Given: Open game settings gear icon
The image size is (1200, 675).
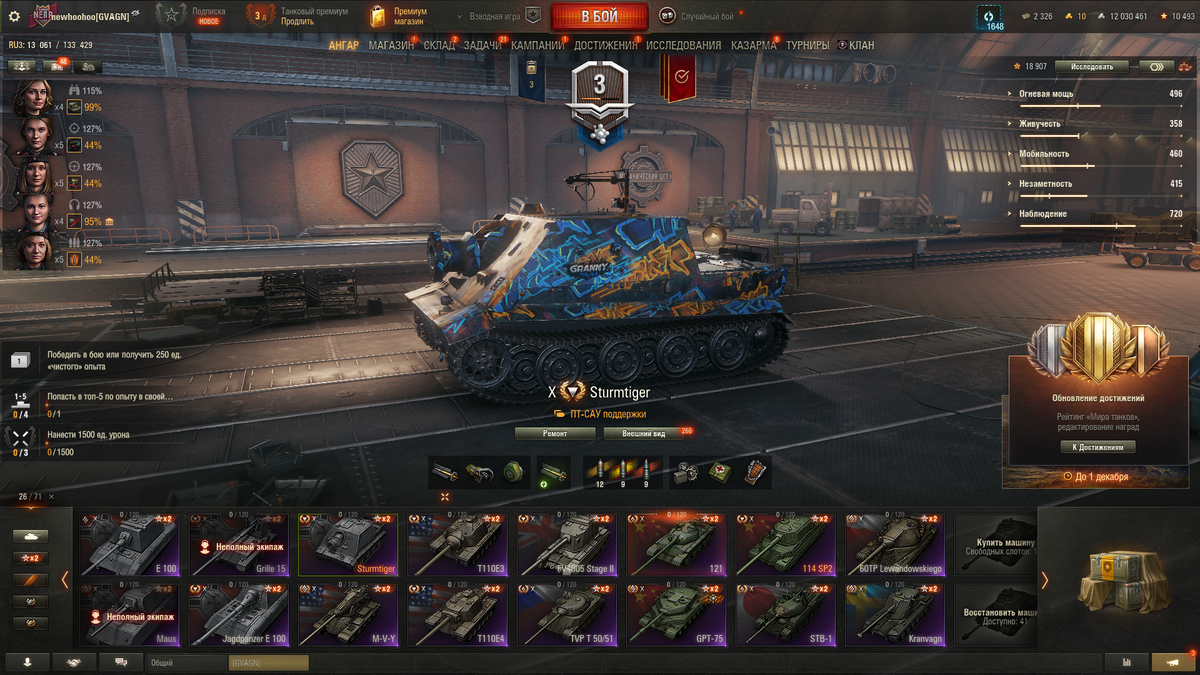Looking at the screenshot, I should click(x=14, y=16).
